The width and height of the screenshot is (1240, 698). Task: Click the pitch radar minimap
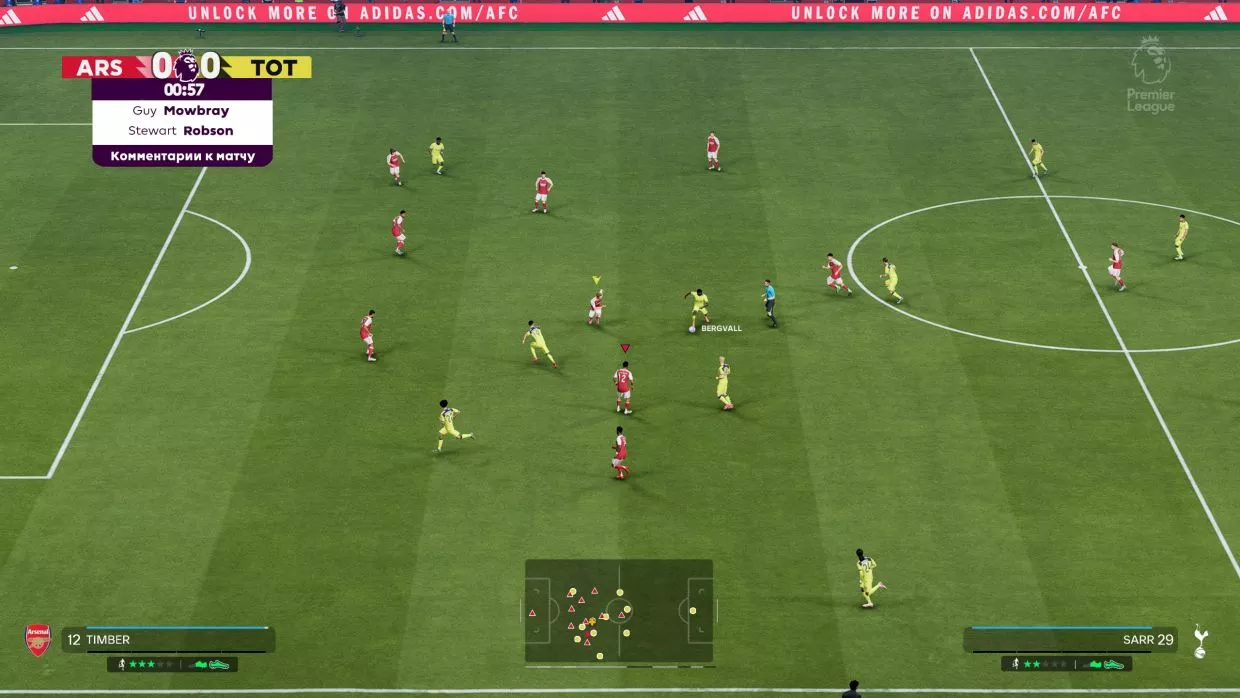pos(619,611)
